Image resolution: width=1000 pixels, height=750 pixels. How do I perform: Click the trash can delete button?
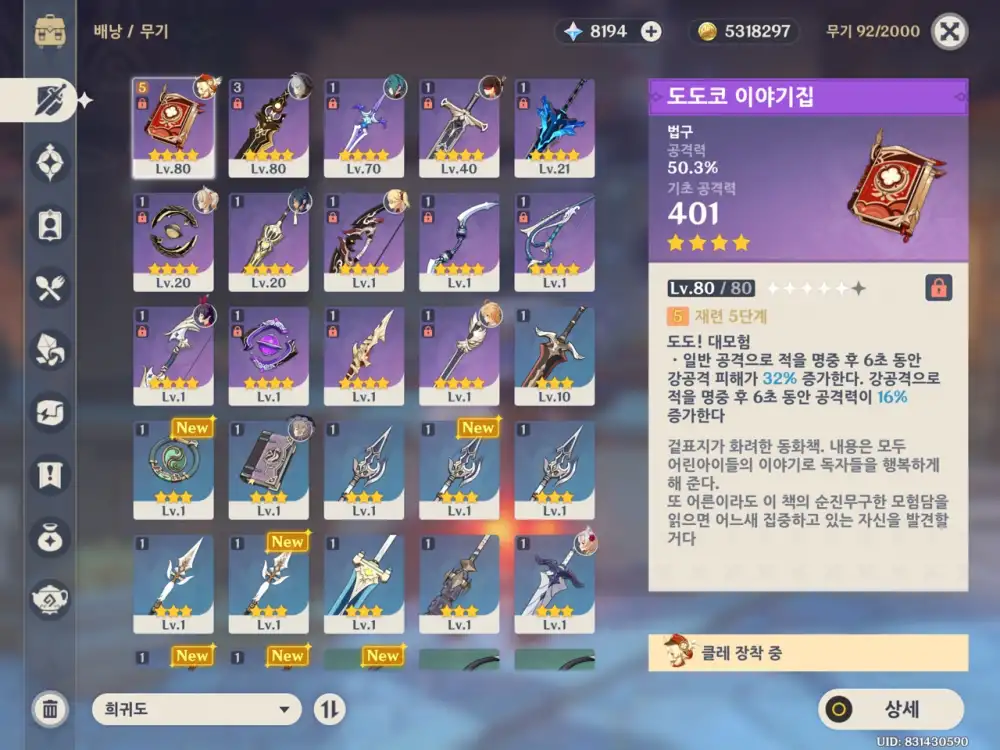50,709
